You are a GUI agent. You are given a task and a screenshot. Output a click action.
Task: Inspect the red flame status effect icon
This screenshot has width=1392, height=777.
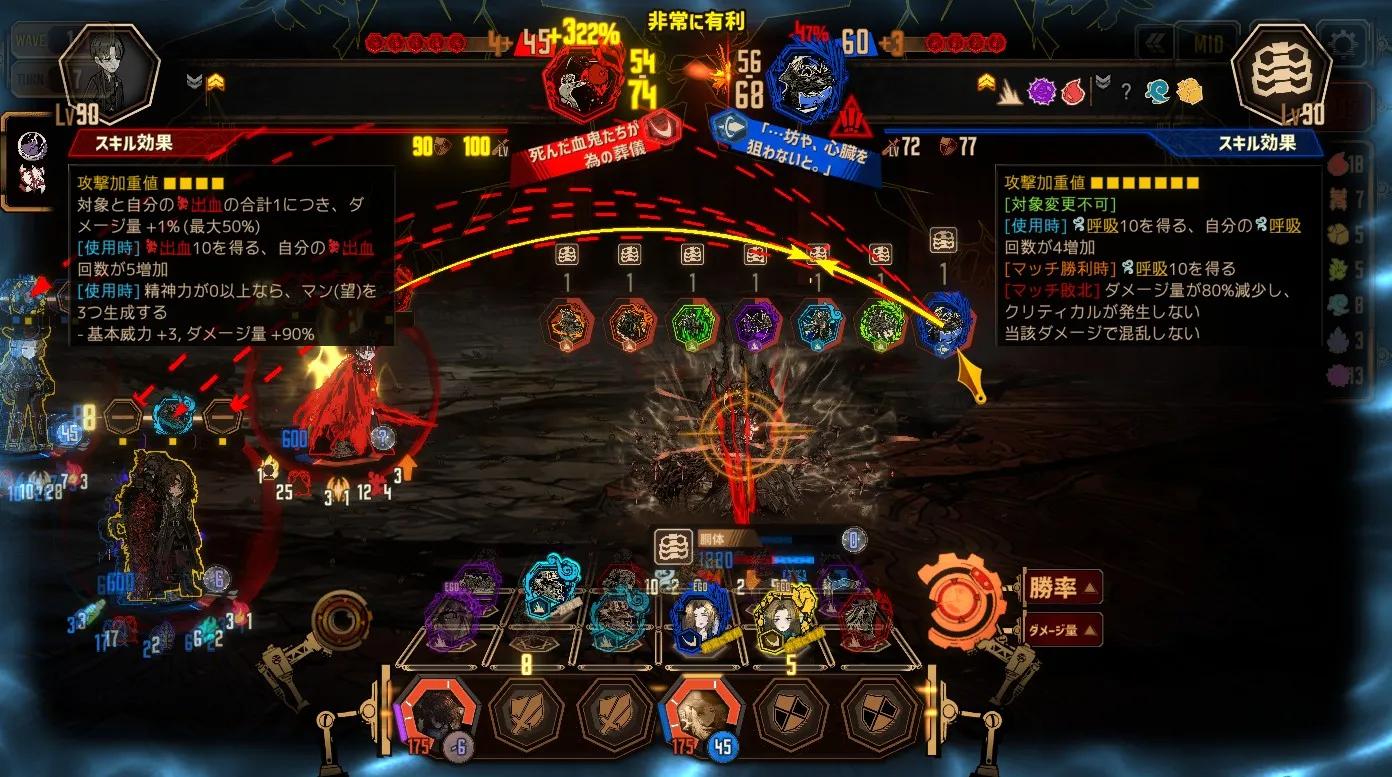coord(1073,91)
